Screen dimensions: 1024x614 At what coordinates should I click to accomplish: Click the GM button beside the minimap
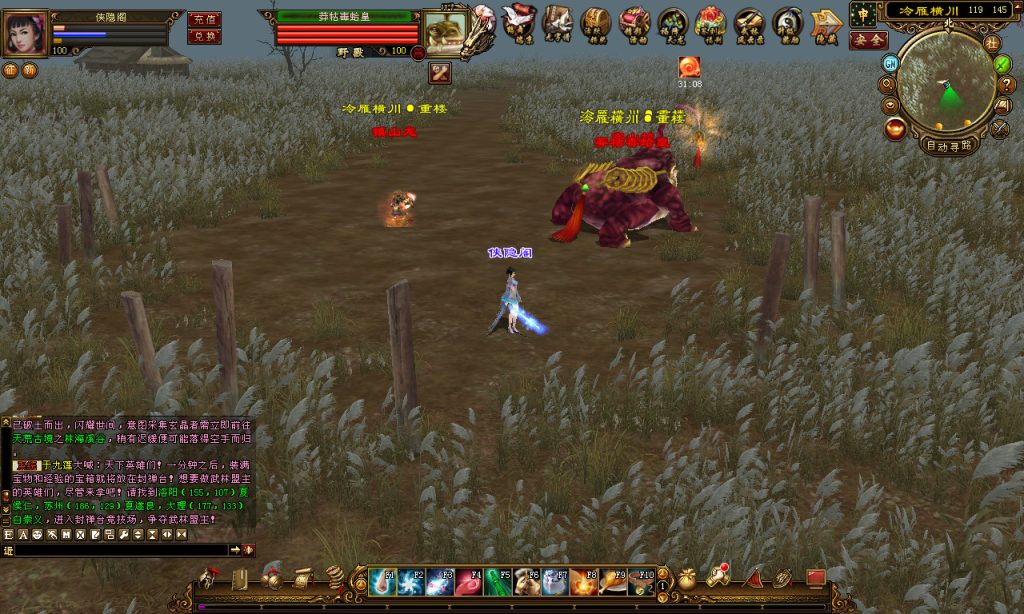point(889,62)
